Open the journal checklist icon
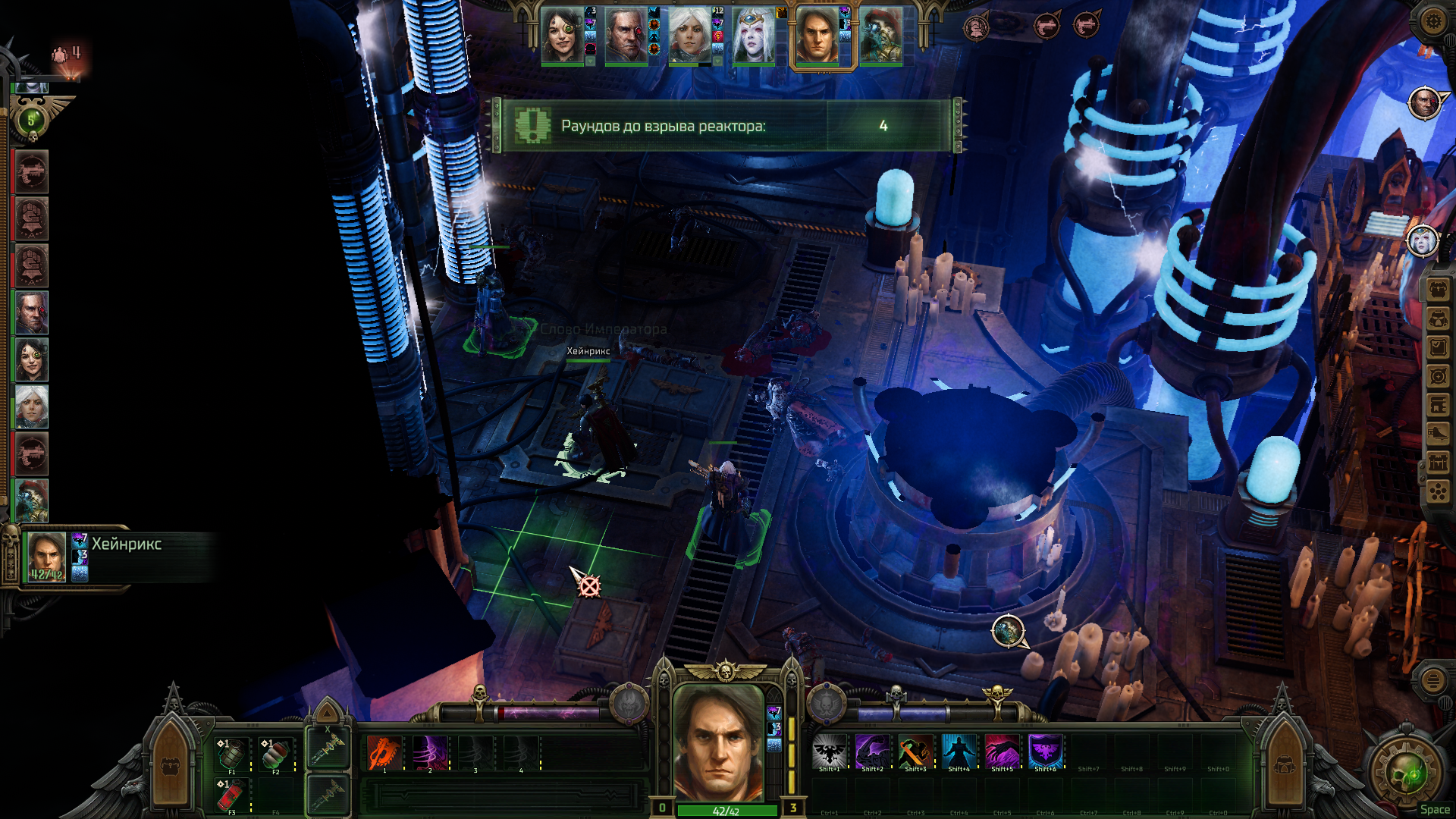1456x819 pixels. point(1437,348)
